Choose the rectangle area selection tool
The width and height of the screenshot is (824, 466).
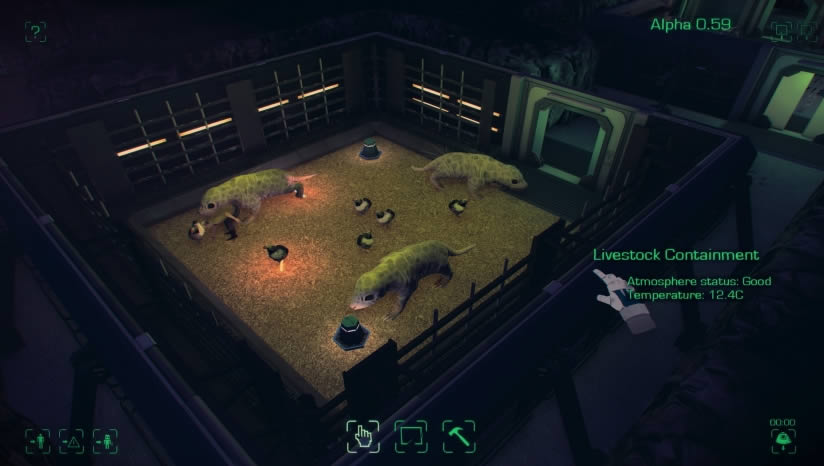(410, 435)
